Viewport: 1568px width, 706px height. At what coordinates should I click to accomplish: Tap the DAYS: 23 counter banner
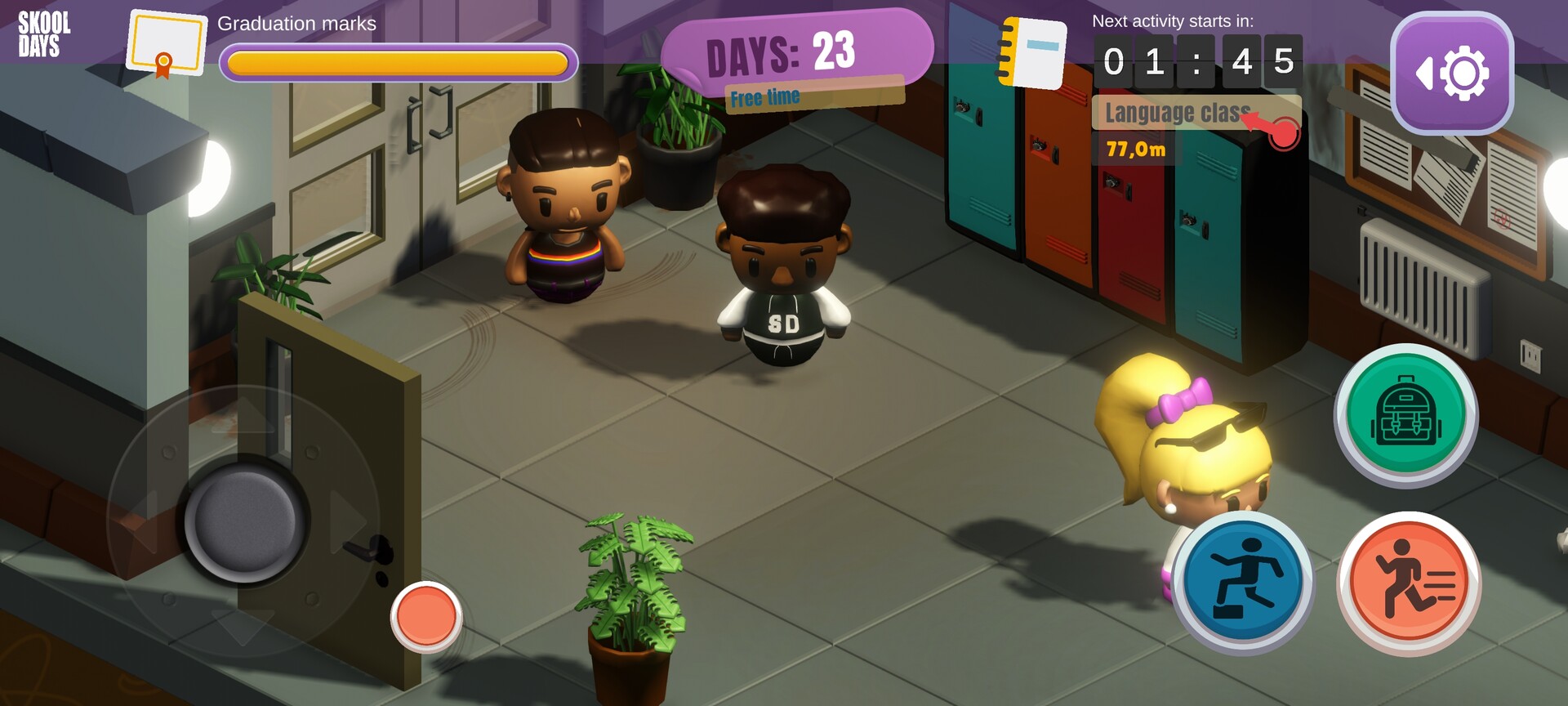click(x=782, y=51)
